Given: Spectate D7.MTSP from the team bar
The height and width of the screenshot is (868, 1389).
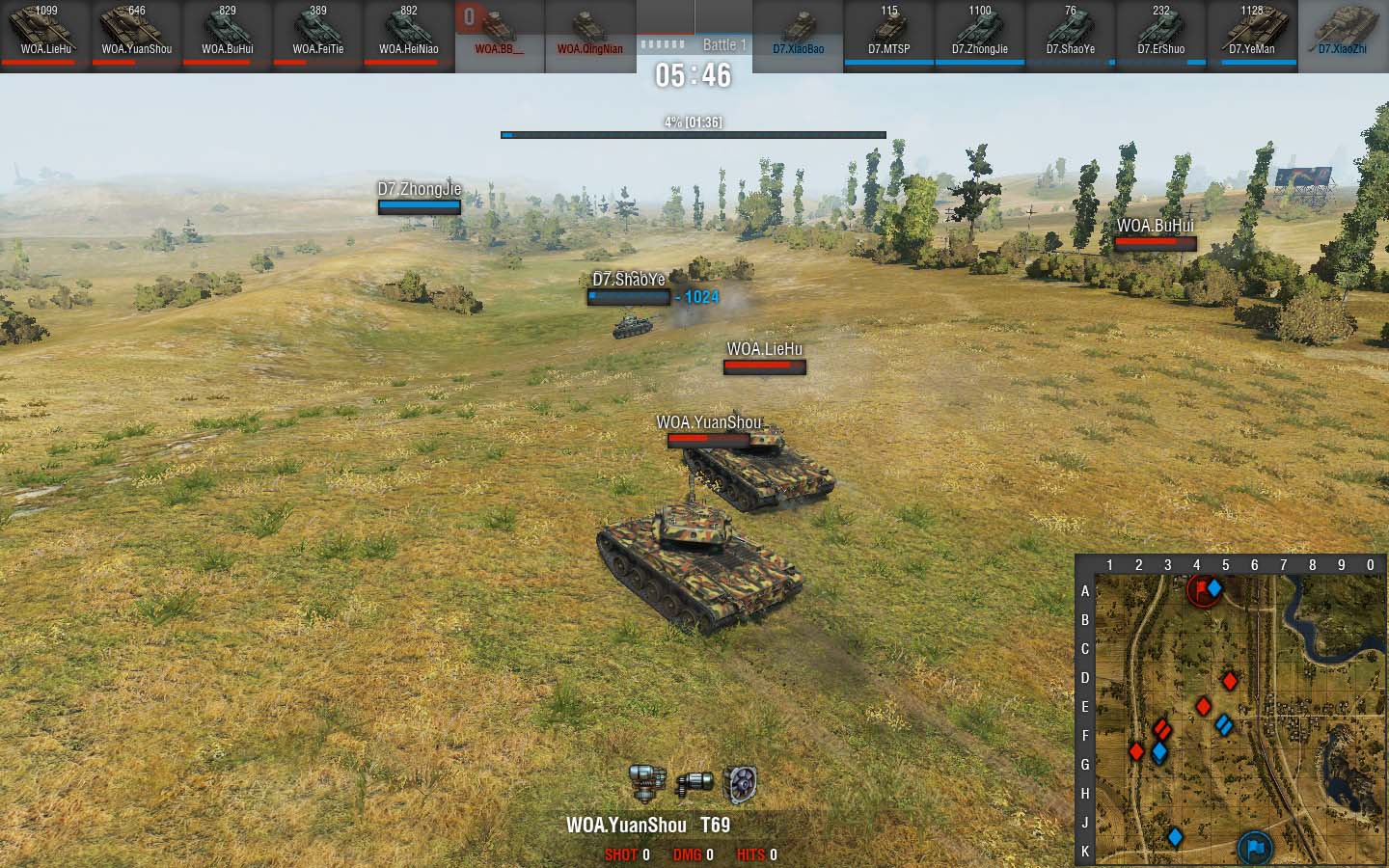Looking at the screenshot, I should pos(888,35).
